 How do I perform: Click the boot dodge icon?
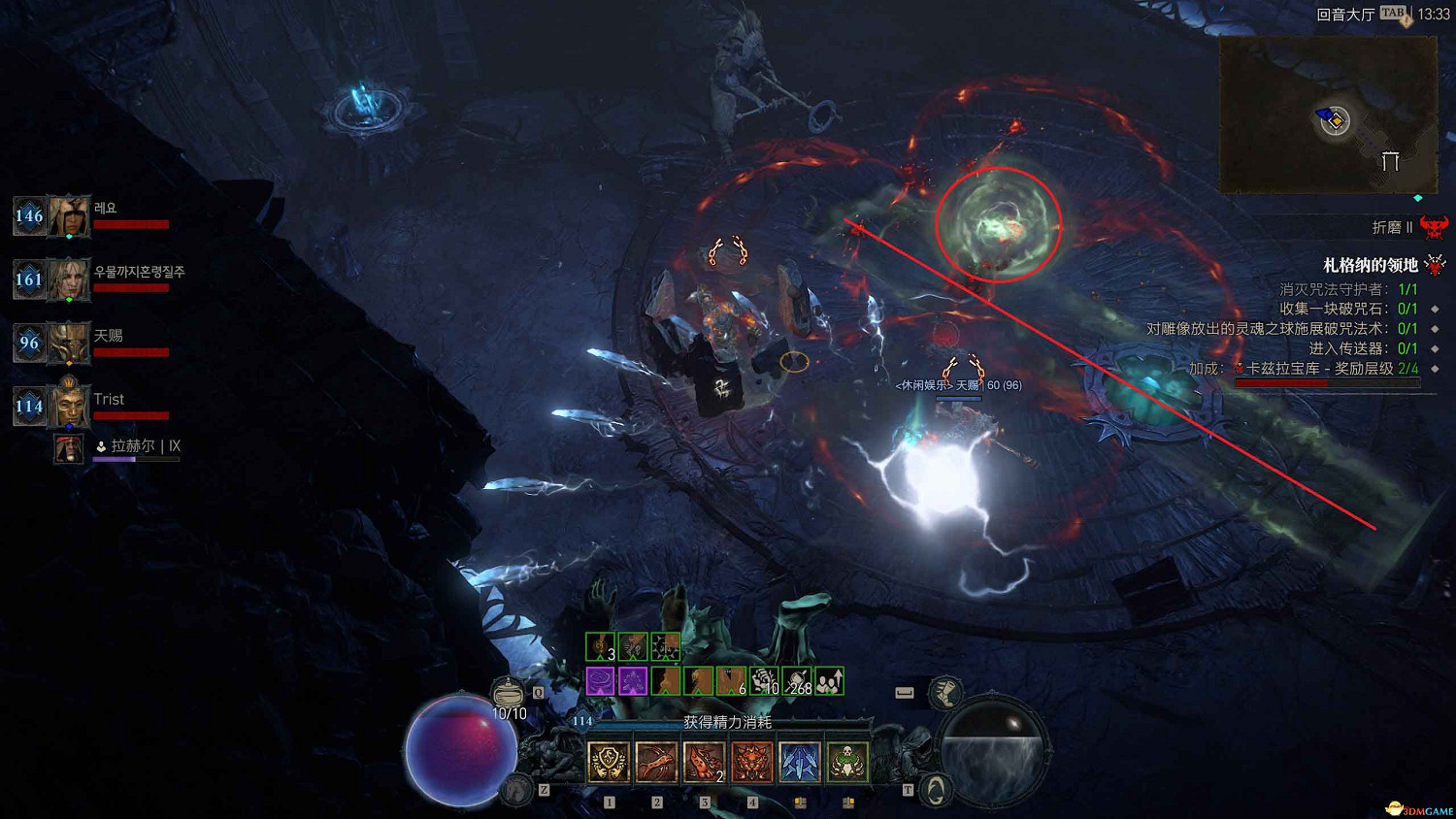(x=944, y=693)
